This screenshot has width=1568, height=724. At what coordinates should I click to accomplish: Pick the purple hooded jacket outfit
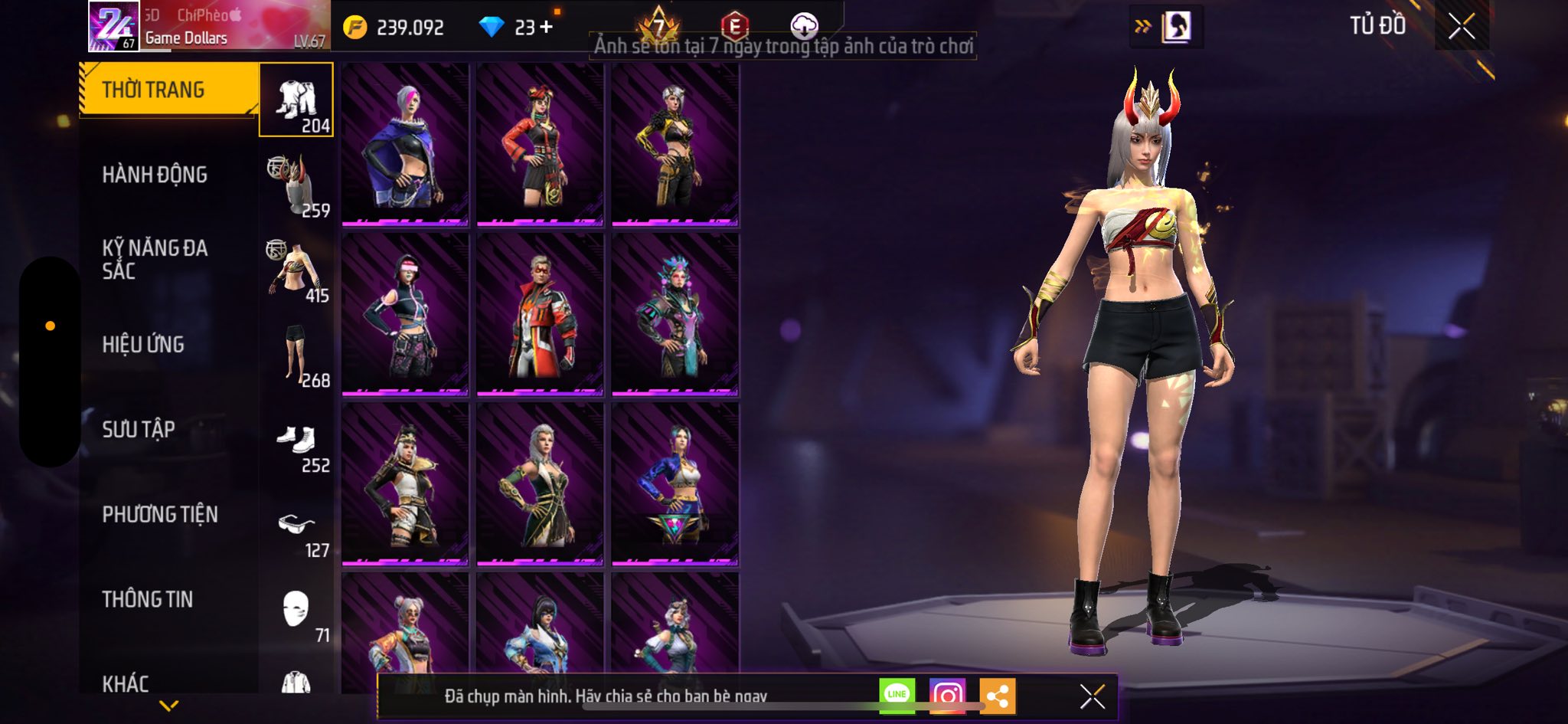coord(405,144)
